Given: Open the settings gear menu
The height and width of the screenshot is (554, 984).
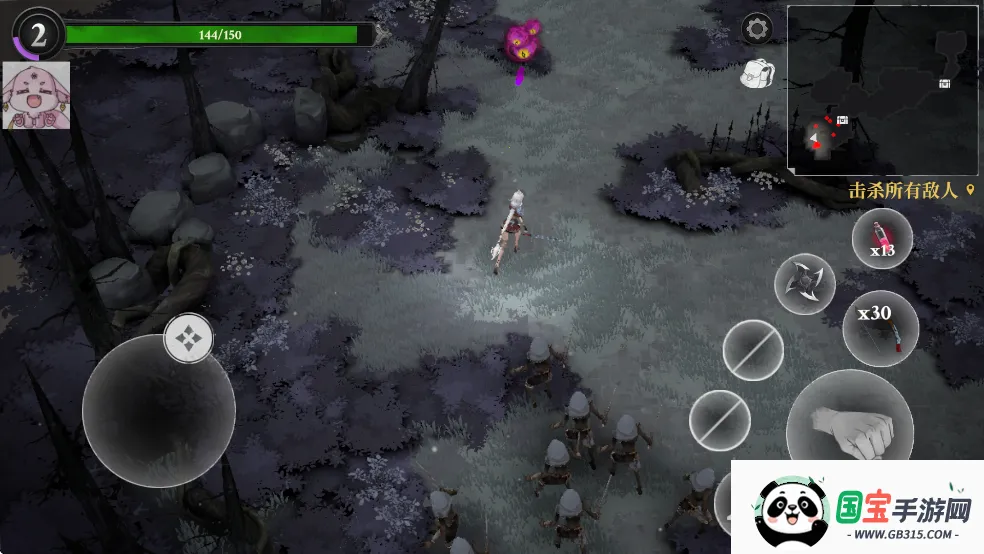Looking at the screenshot, I should point(757,28).
